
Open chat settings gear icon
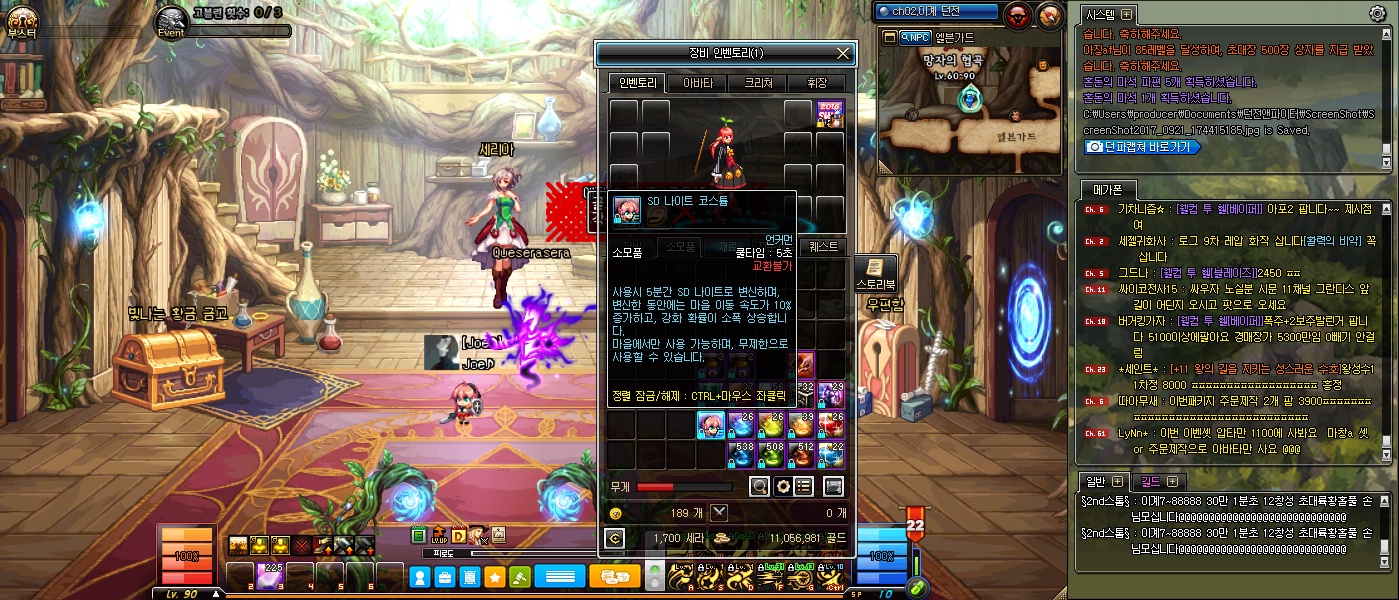(x=1377, y=13)
